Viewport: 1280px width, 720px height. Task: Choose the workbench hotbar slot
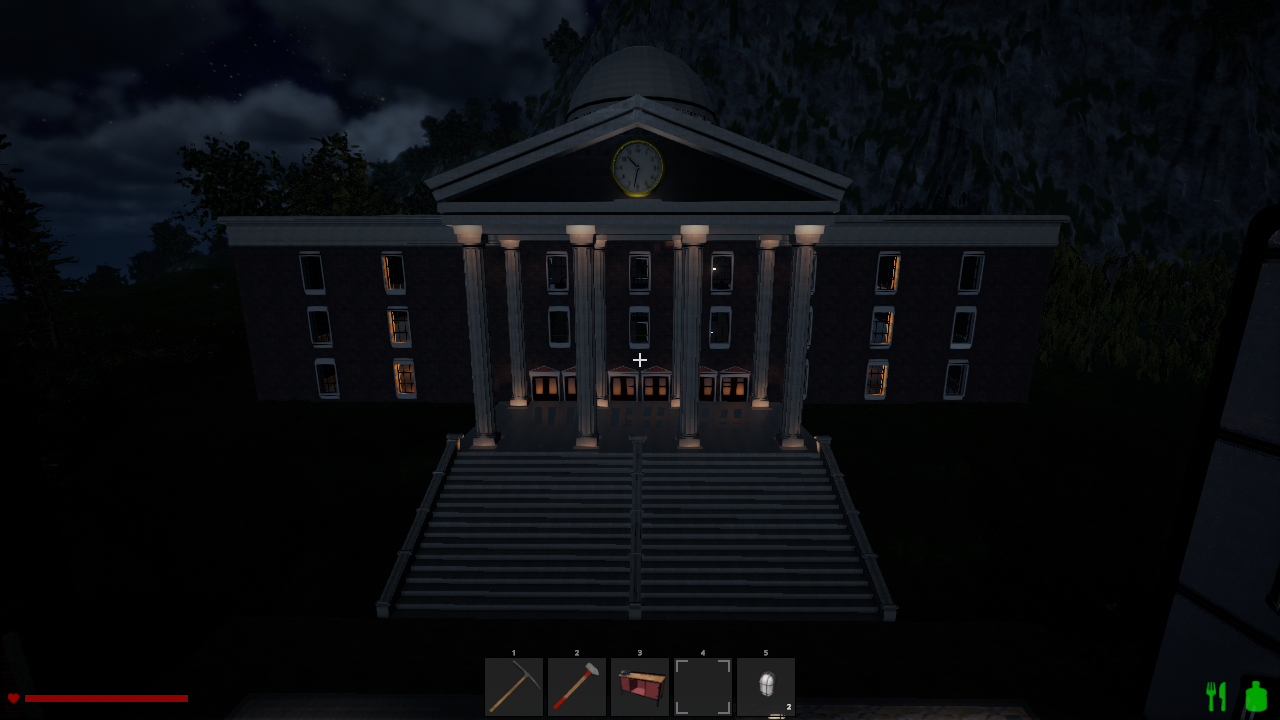[640, 687]
